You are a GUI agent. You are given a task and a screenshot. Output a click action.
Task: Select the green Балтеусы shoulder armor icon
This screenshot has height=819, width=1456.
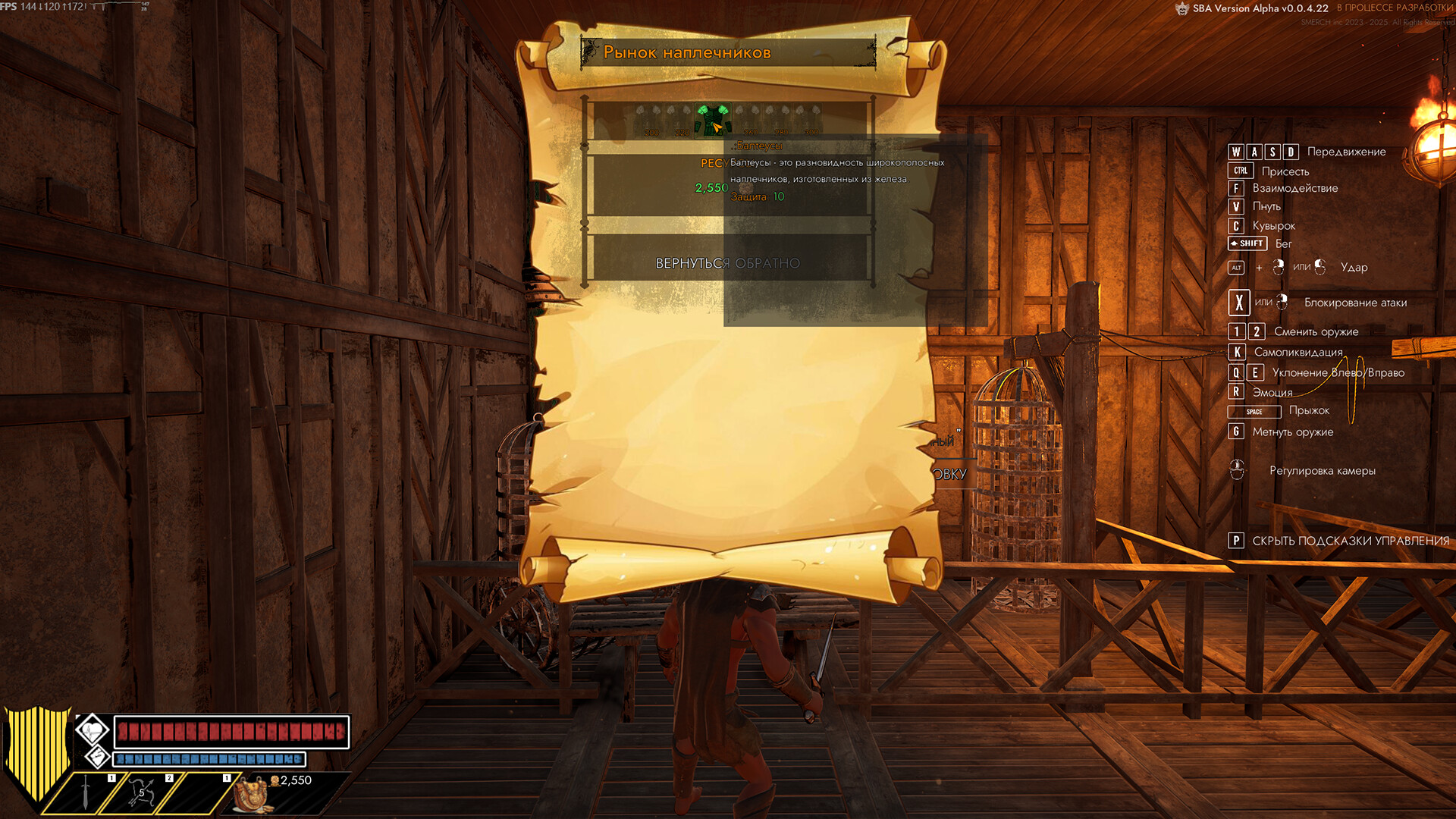pos(714,121)
